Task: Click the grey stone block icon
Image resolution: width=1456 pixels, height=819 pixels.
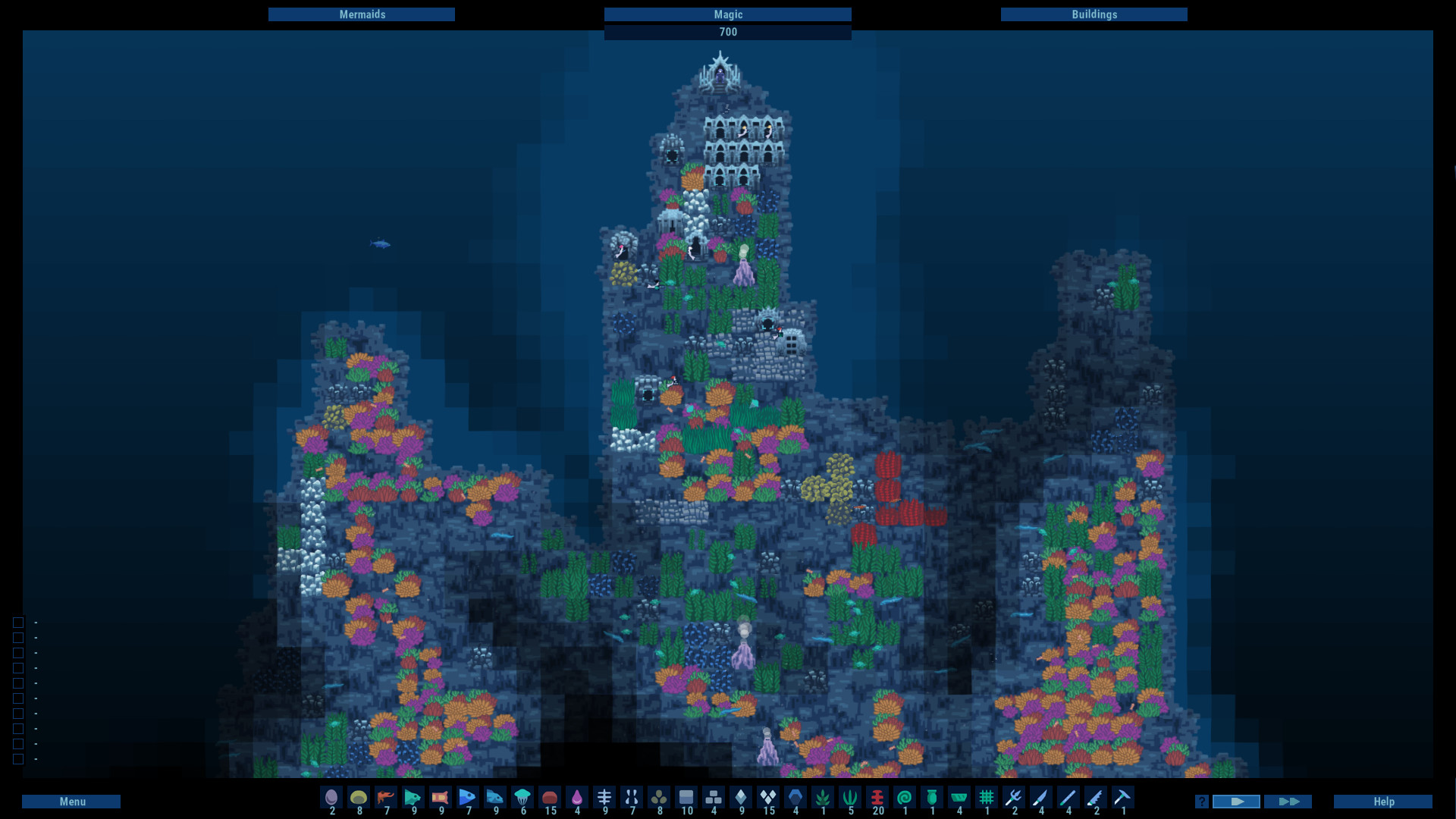Action: pyautogui.click(x=687, y=798)
